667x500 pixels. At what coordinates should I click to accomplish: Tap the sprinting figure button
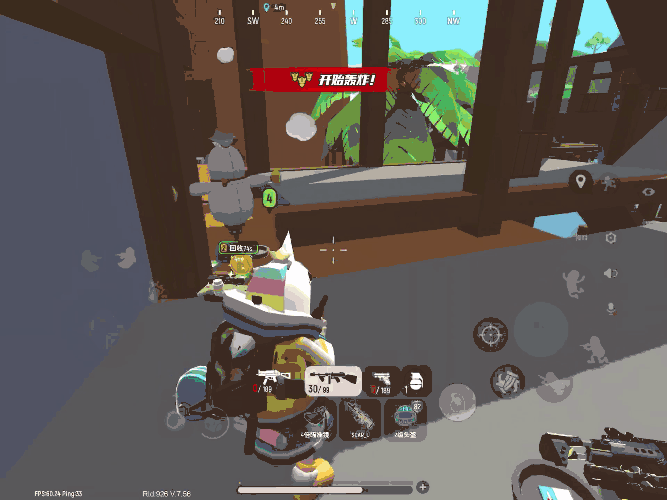[609, 181]
